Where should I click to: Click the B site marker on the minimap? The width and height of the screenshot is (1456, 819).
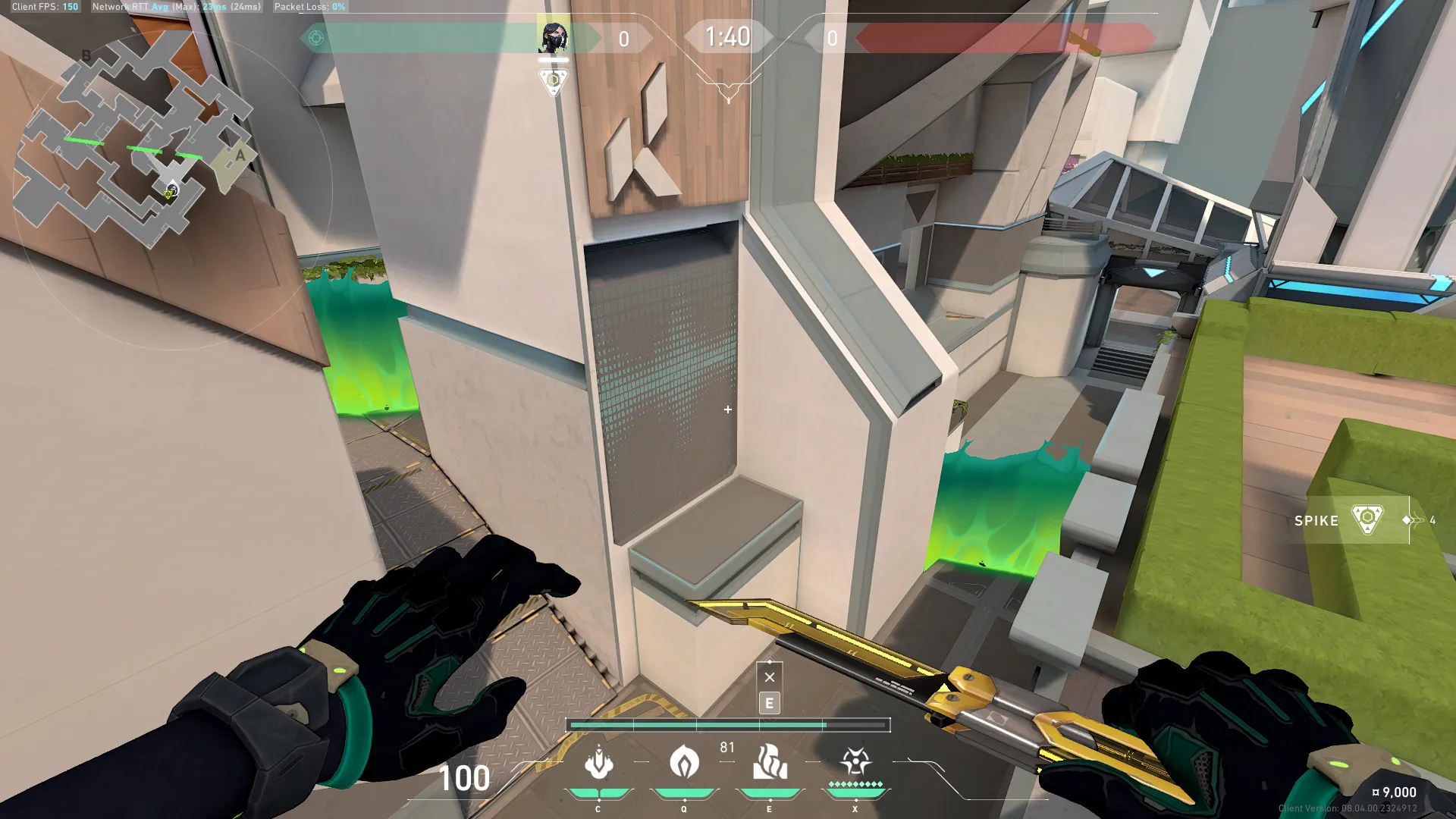pyautogui.click(x=86, y=55)
